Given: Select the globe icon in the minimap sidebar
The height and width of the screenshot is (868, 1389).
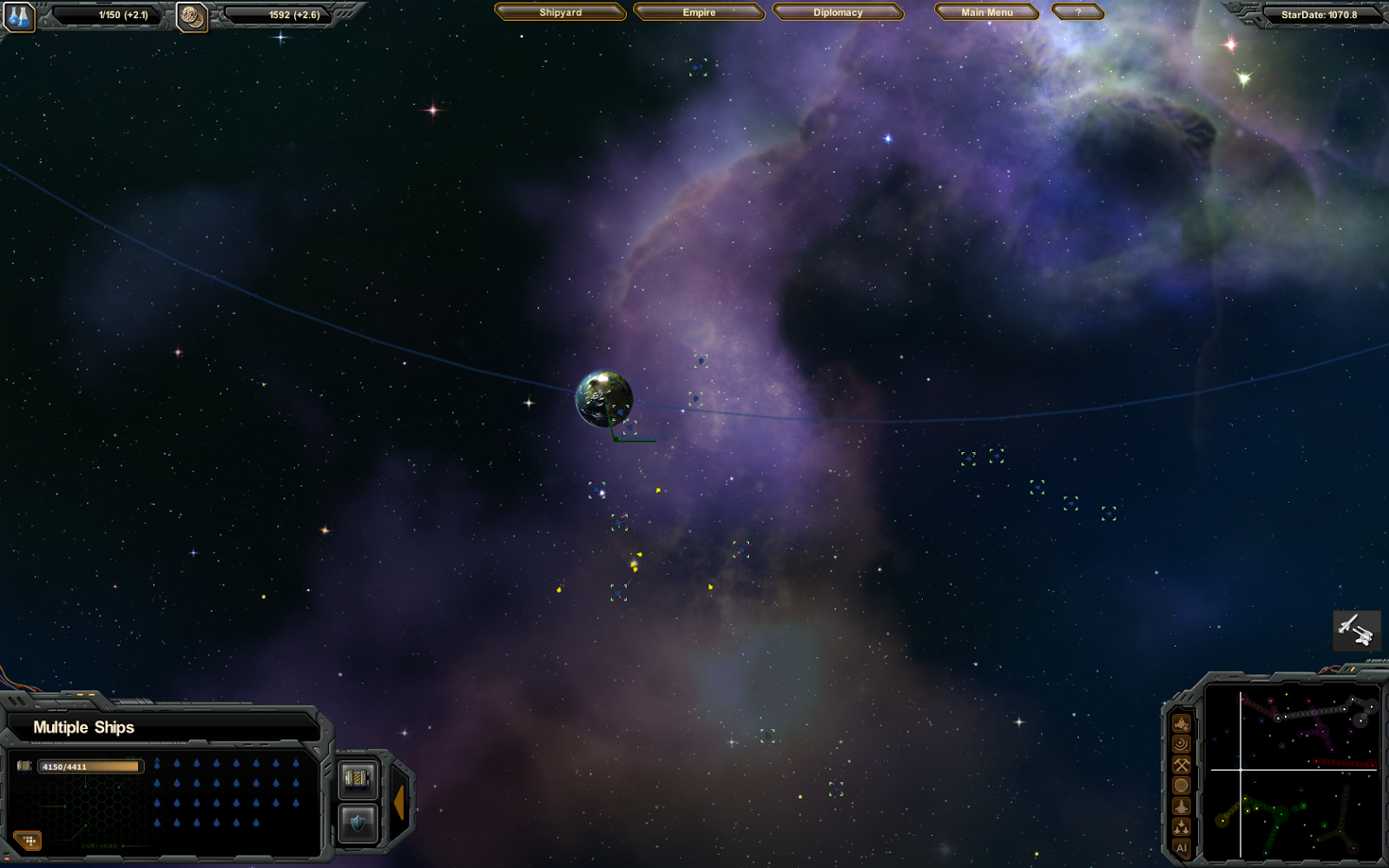Looking at the screenshot, I should (1182, 785).
